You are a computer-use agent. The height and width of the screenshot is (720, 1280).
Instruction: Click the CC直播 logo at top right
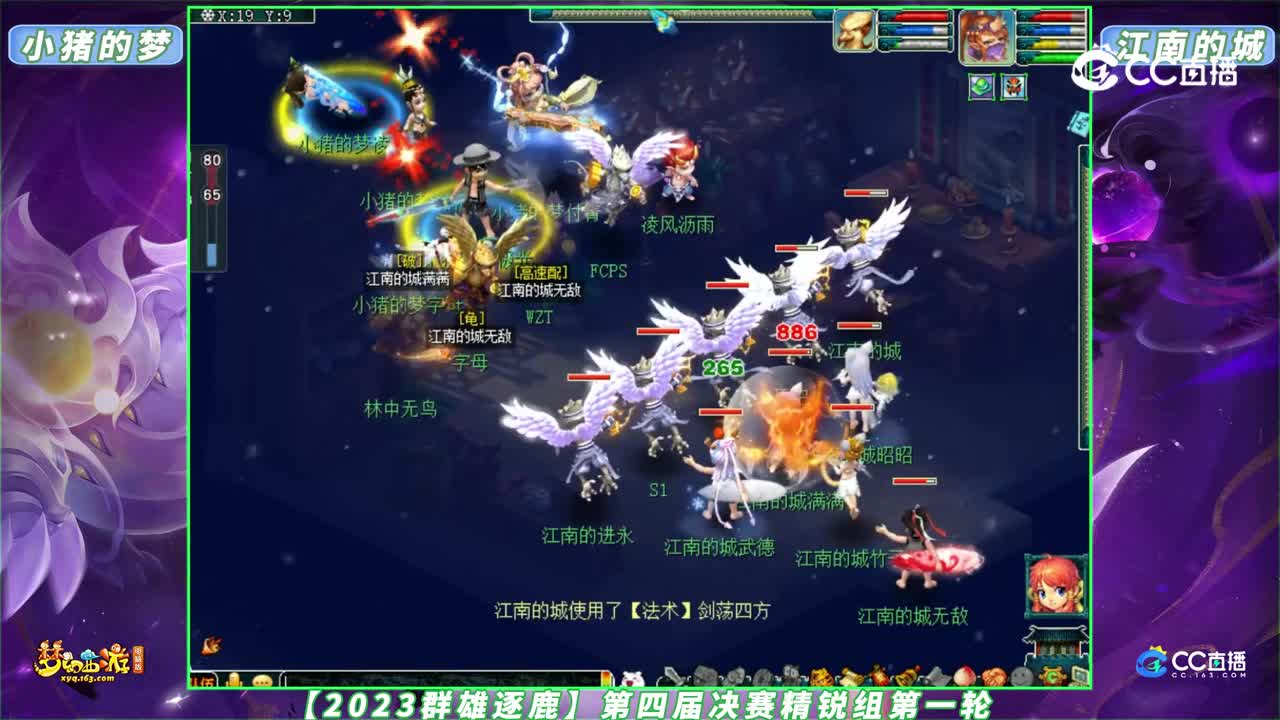[x=1170, y=72]
